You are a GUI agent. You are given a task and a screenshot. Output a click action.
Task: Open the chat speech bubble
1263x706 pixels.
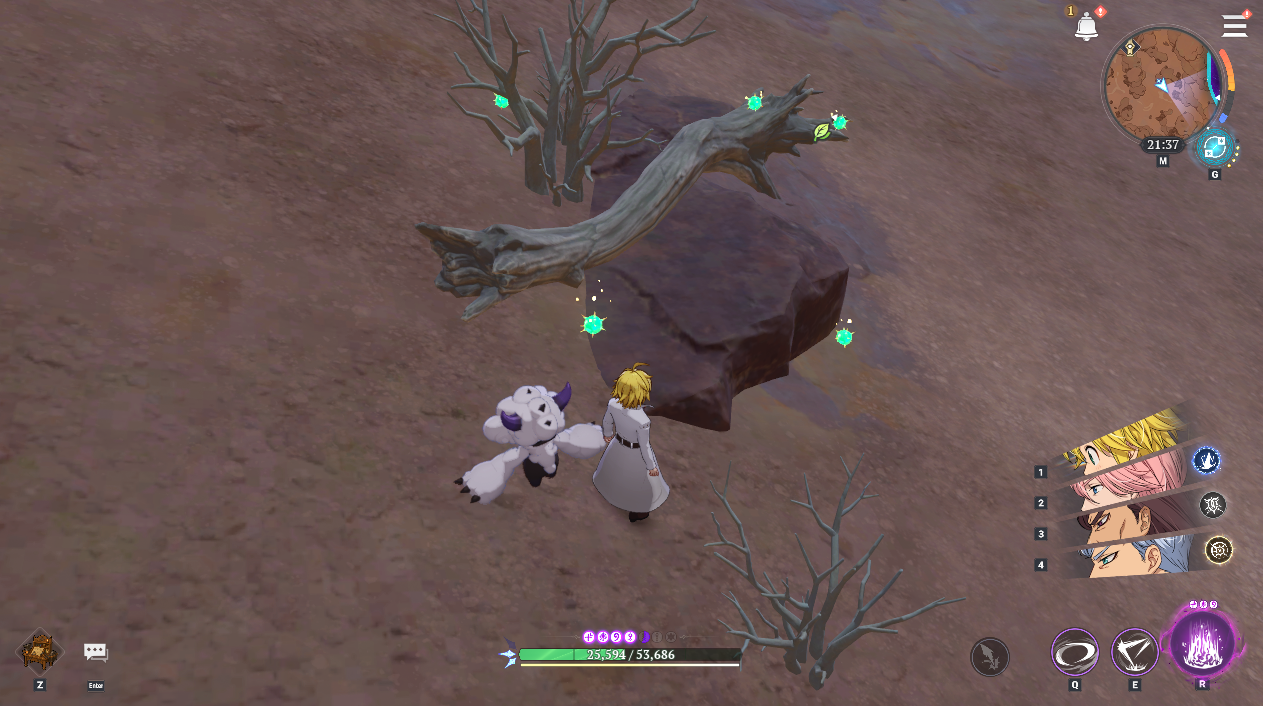coord(96,653)
